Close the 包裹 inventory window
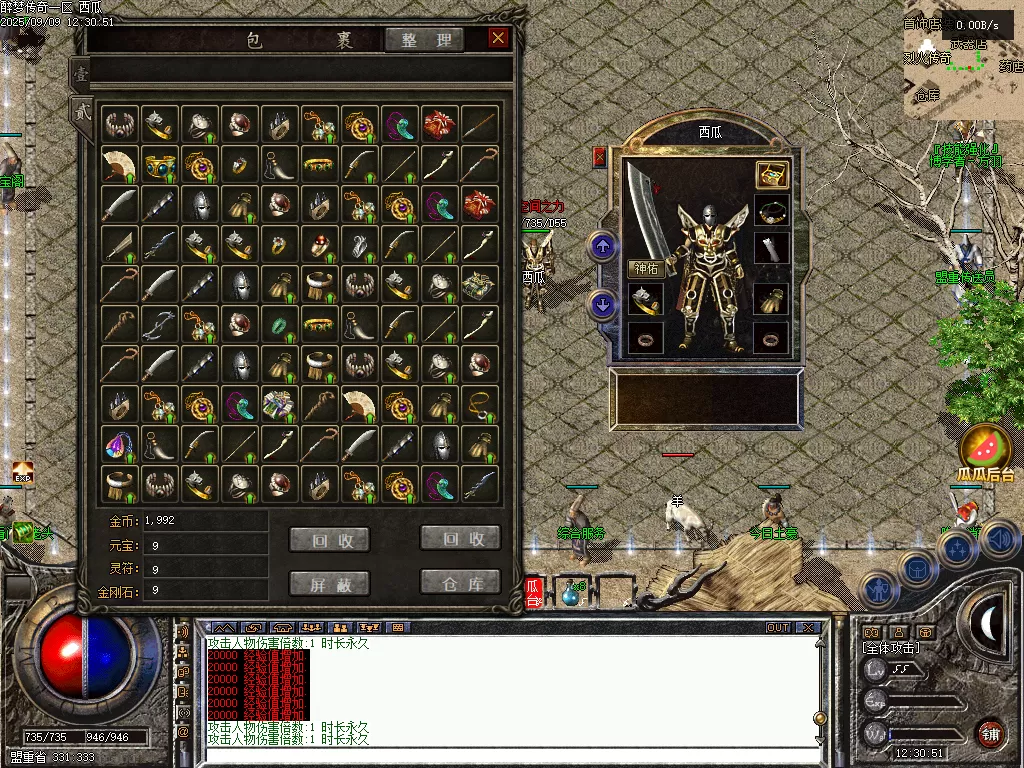This screenshot has width=1024, height=768. (498, 39)
